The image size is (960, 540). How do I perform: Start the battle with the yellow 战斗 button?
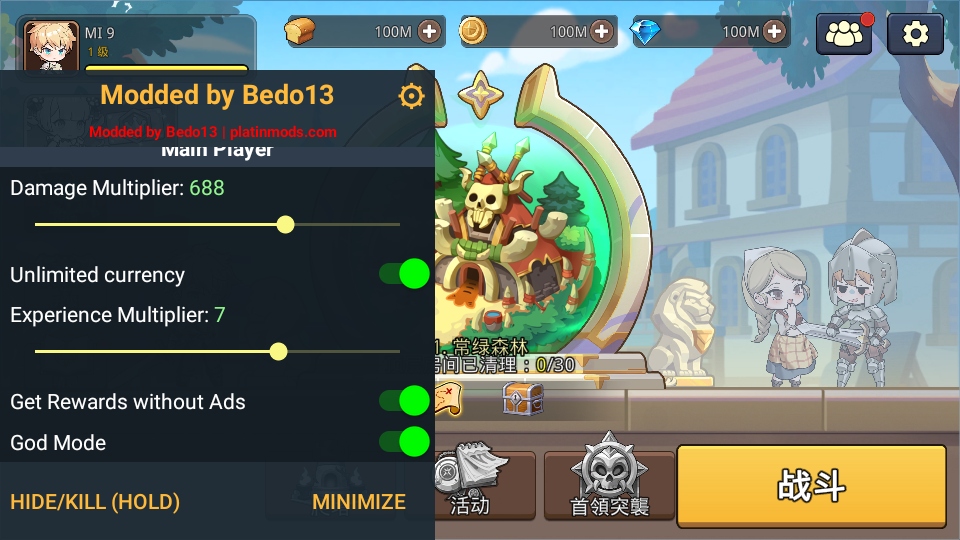click(811, 486)
